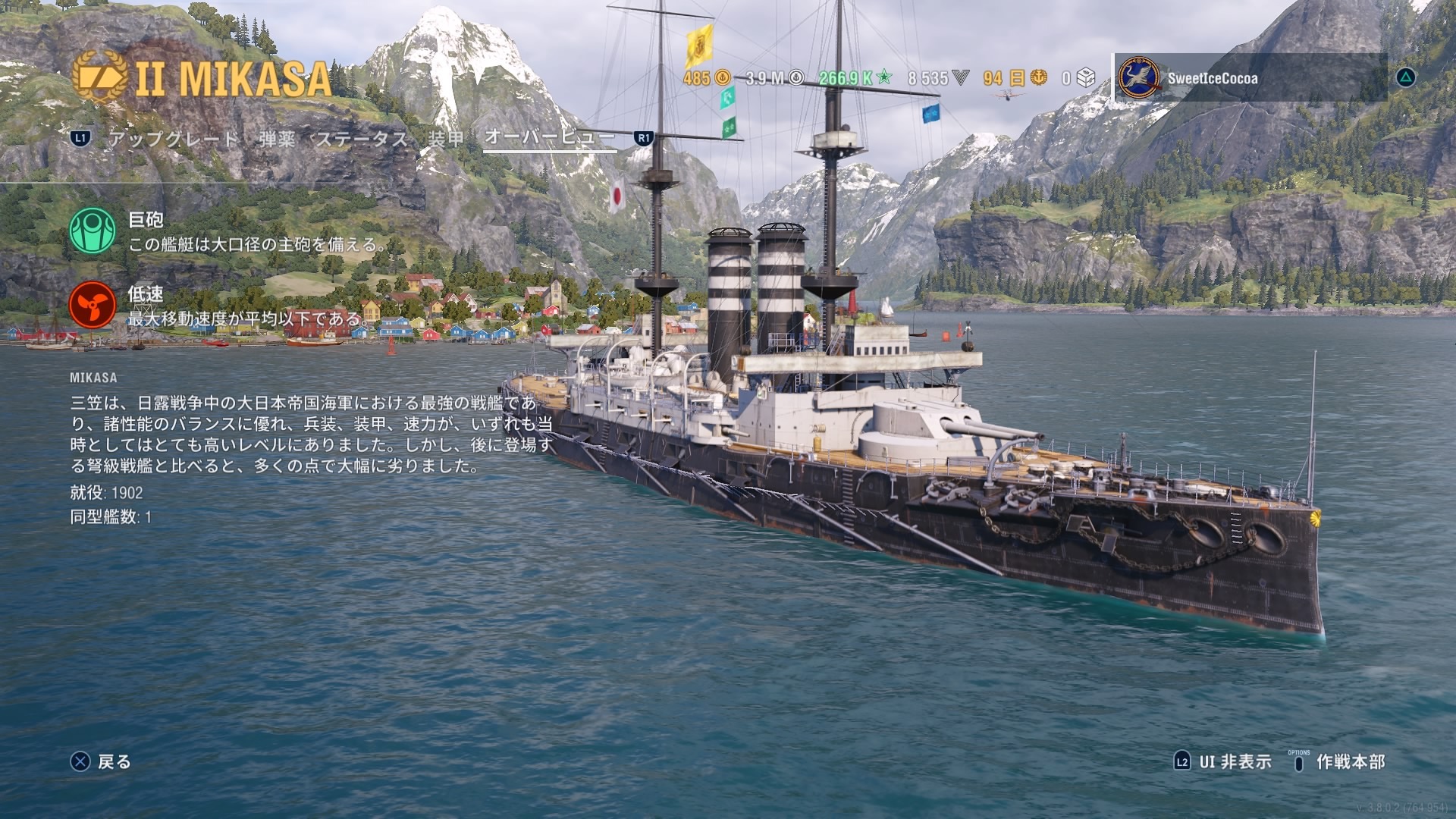Select the 266.9 K green star XP
This screenshot has width=1456, height=819.
(x=855, y=78)
